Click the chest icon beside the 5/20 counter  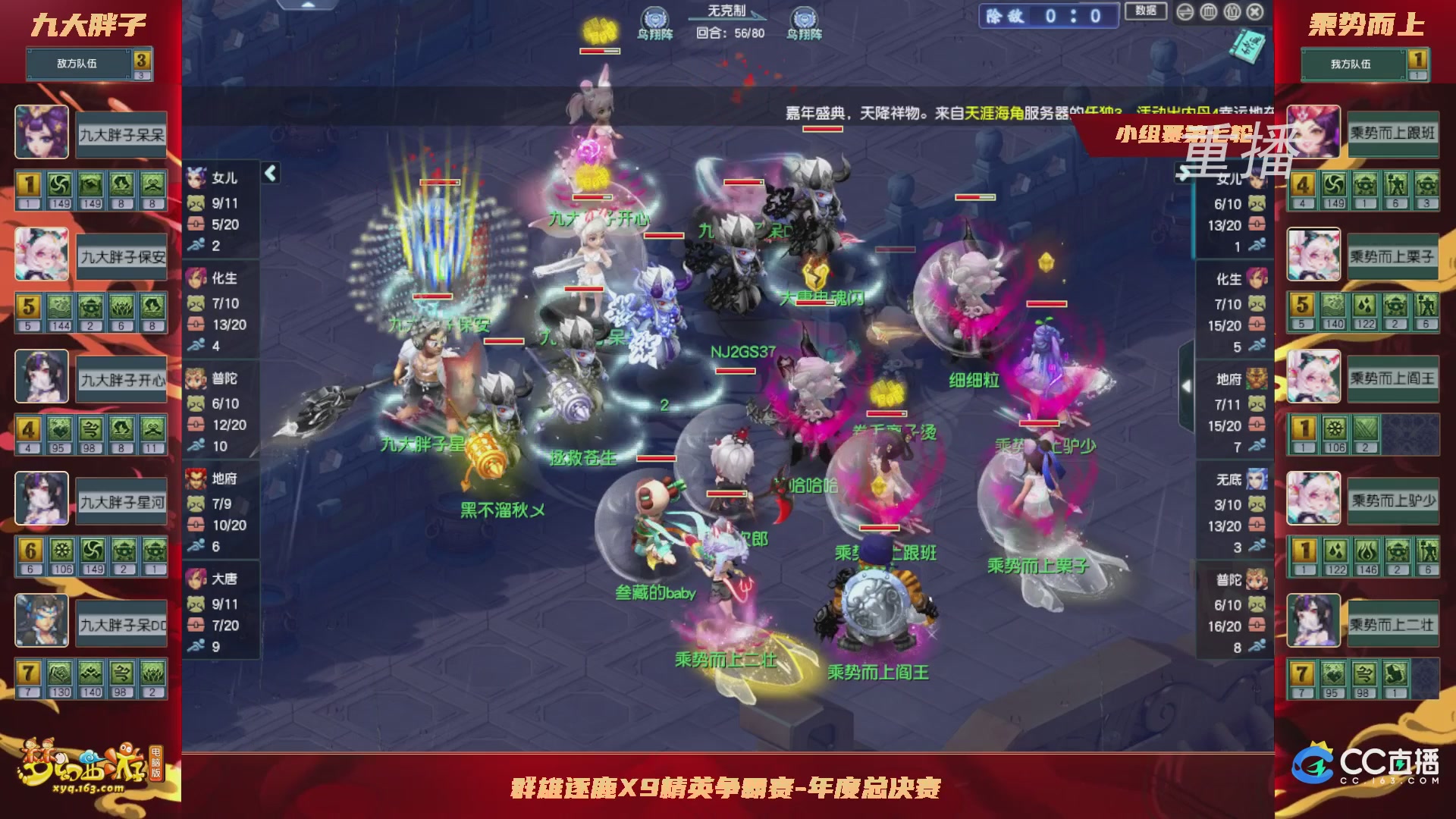point(196,224)
